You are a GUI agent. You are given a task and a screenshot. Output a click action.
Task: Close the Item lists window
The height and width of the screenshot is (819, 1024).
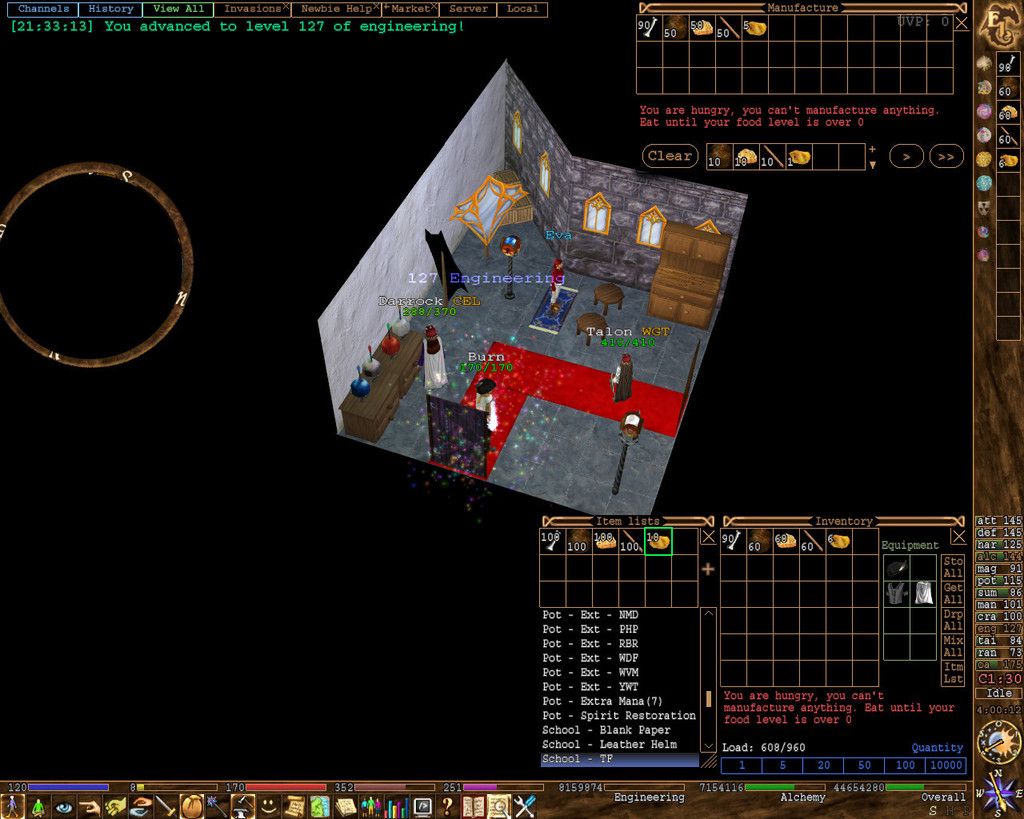(x=708, y=536)
